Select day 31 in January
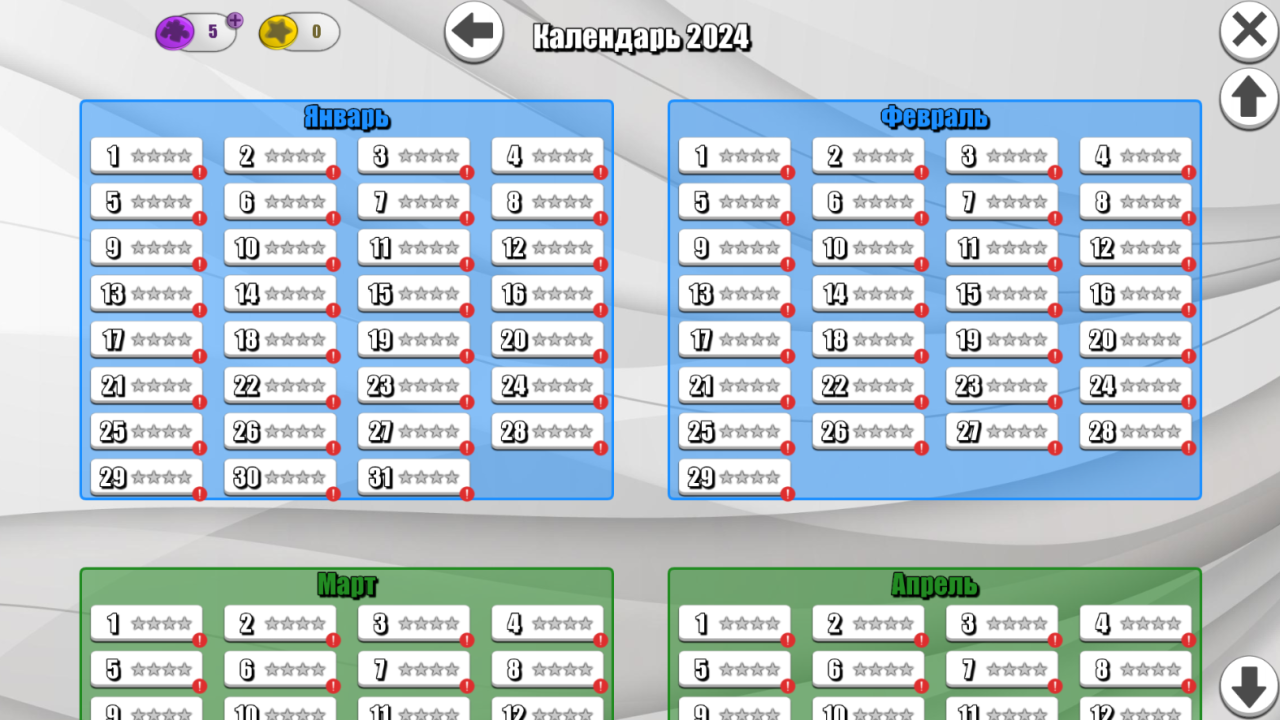 pos(413,477)
